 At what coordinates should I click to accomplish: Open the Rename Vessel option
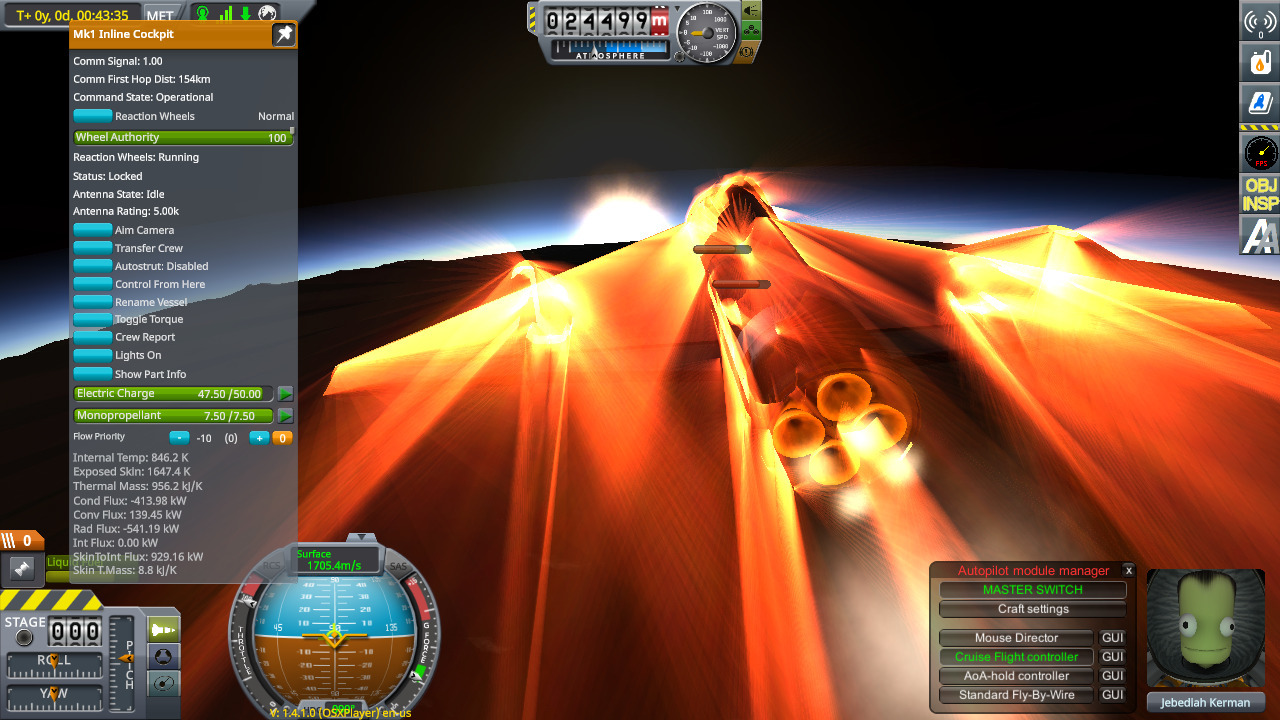point(93,302)
